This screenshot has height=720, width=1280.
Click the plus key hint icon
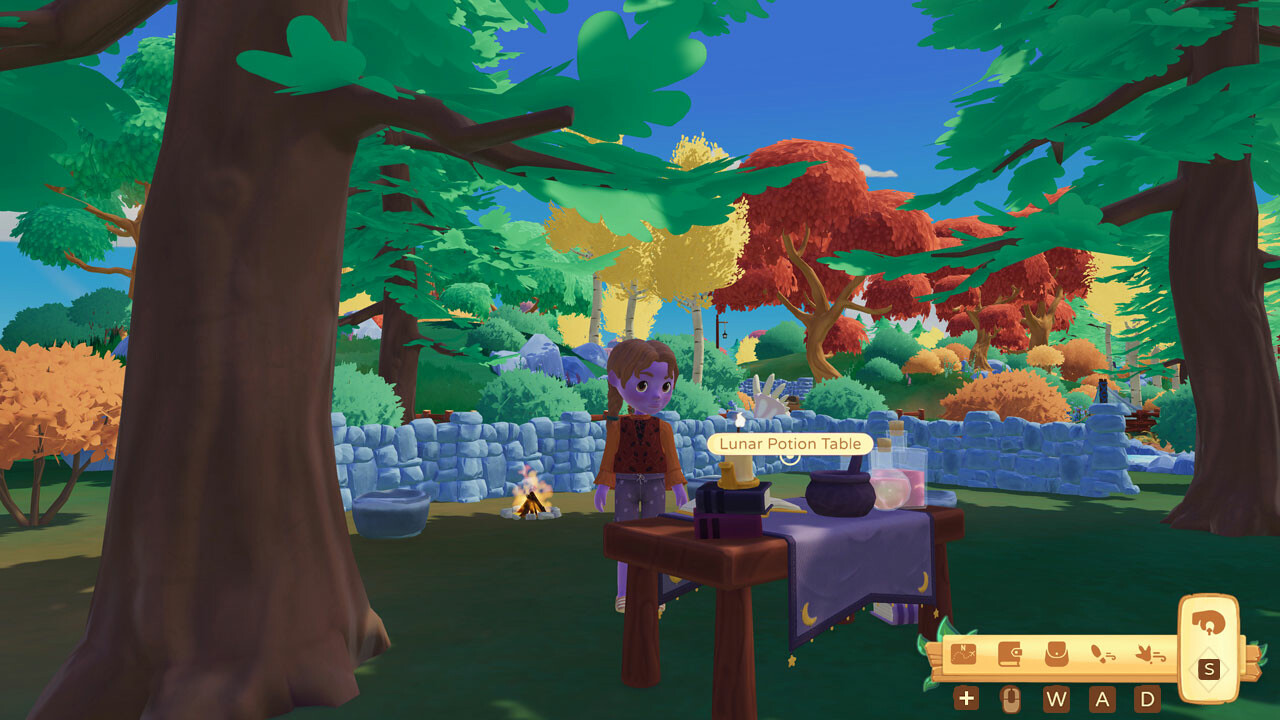pos(966,698)
